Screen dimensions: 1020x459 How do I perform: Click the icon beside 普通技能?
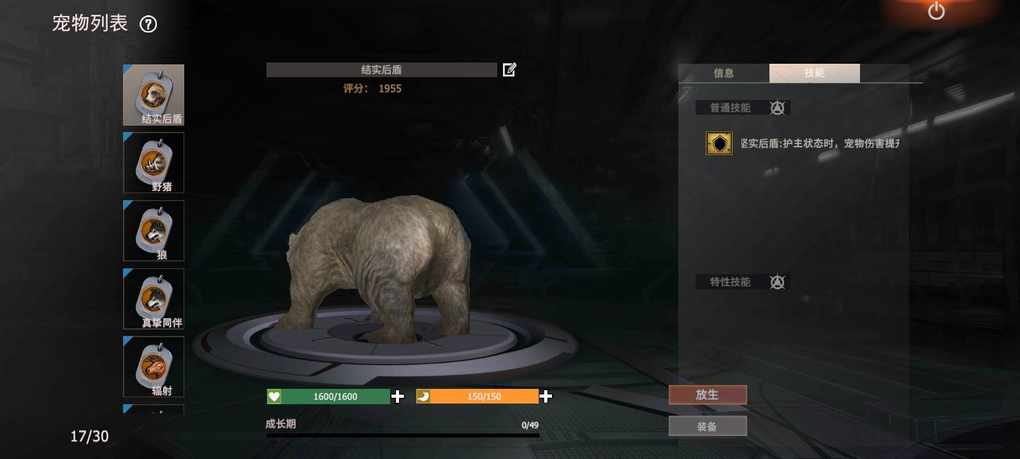(x=777, y=108)
